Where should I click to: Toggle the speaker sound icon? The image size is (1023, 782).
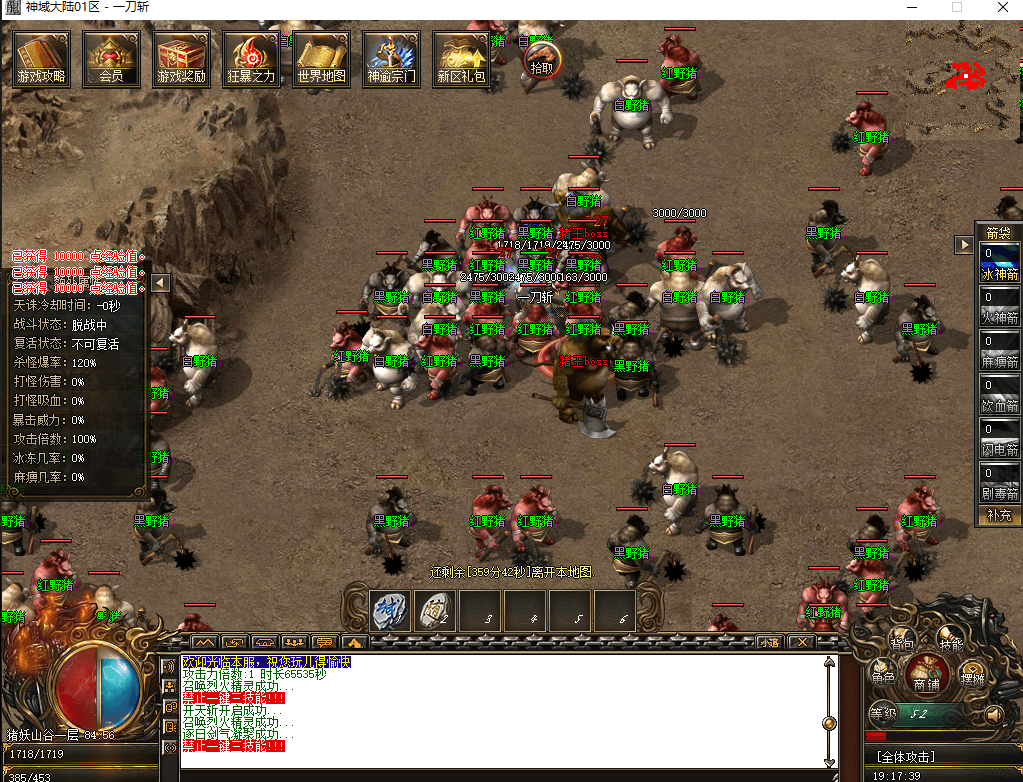point(993,715)
